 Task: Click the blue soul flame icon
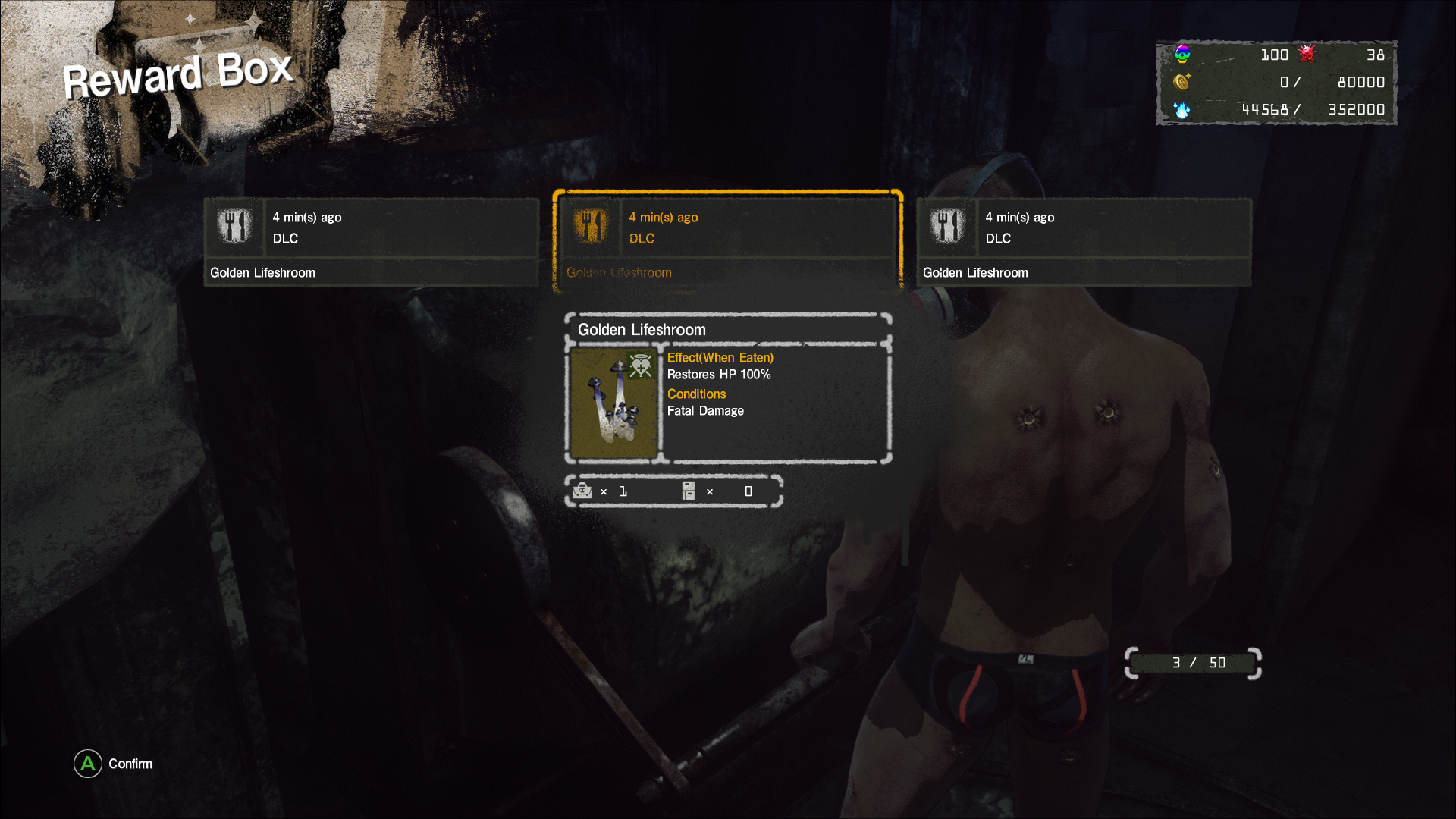[x=1181, y=110]
